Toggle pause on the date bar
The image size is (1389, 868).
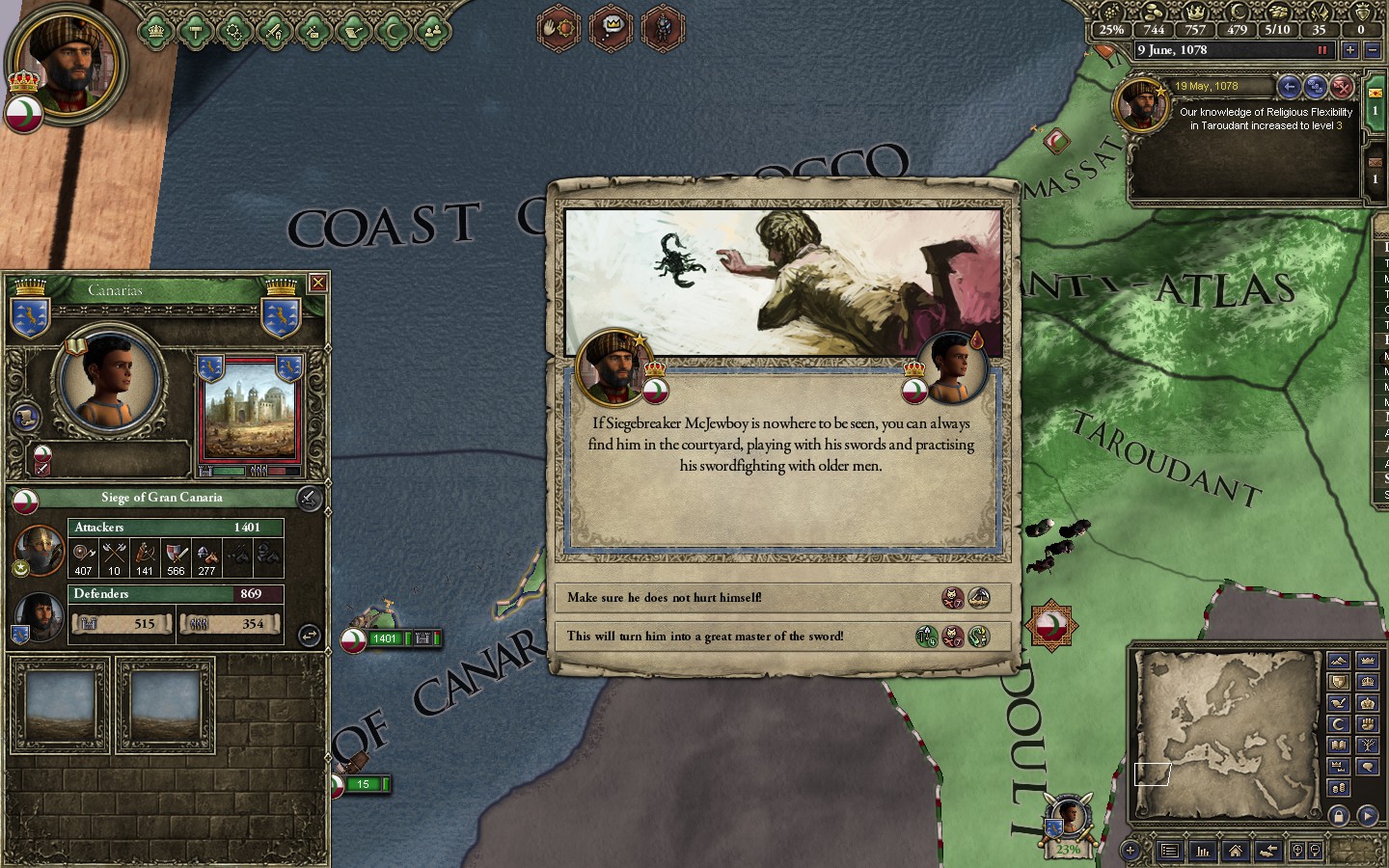1322,50
